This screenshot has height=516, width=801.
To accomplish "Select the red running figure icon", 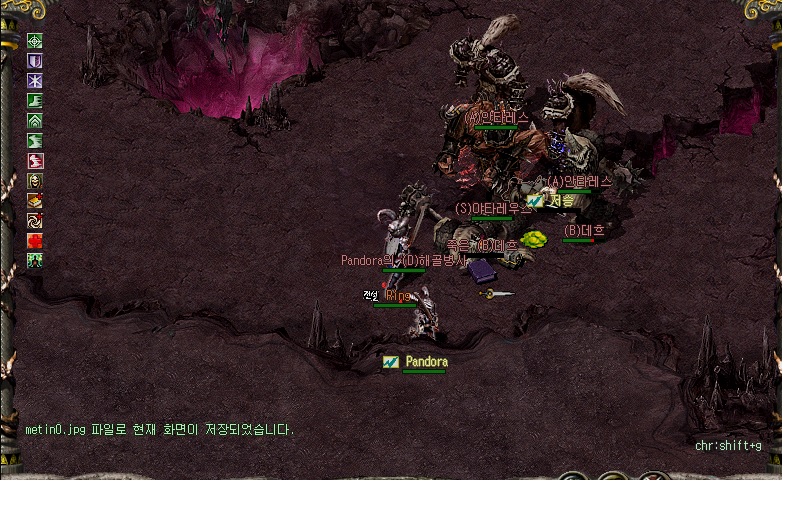I will click(x=35, y=161).
